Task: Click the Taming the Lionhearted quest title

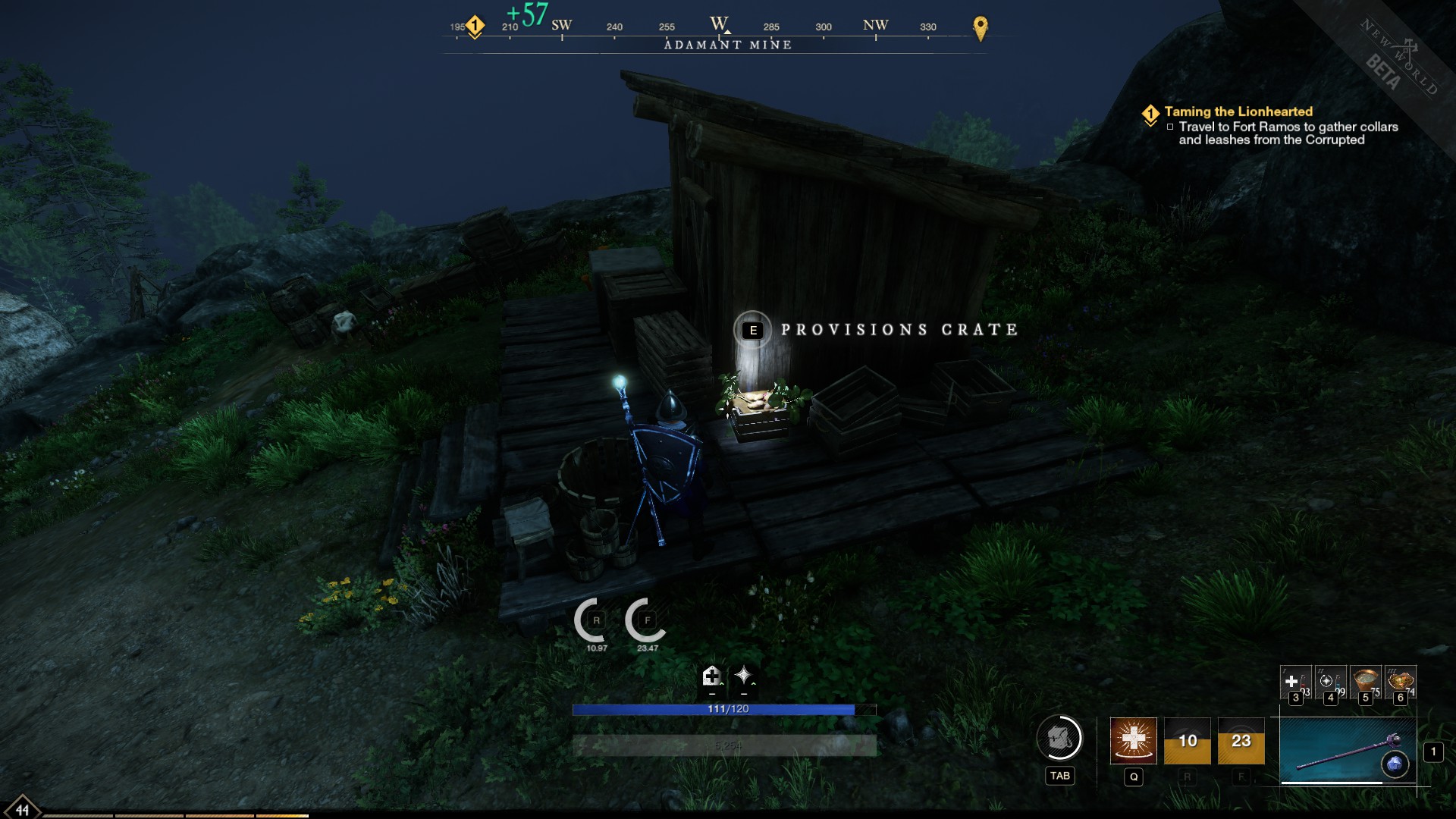Action: (x=1238, y=111)
